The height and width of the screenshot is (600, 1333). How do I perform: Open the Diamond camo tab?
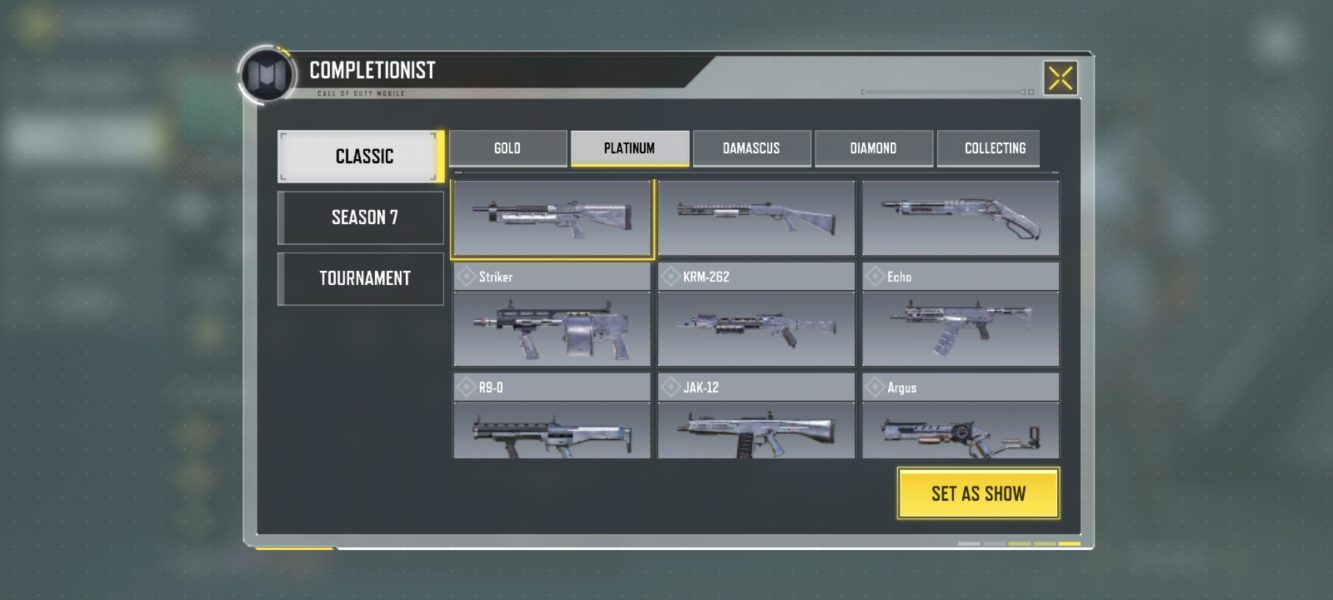tap(873, 148)
